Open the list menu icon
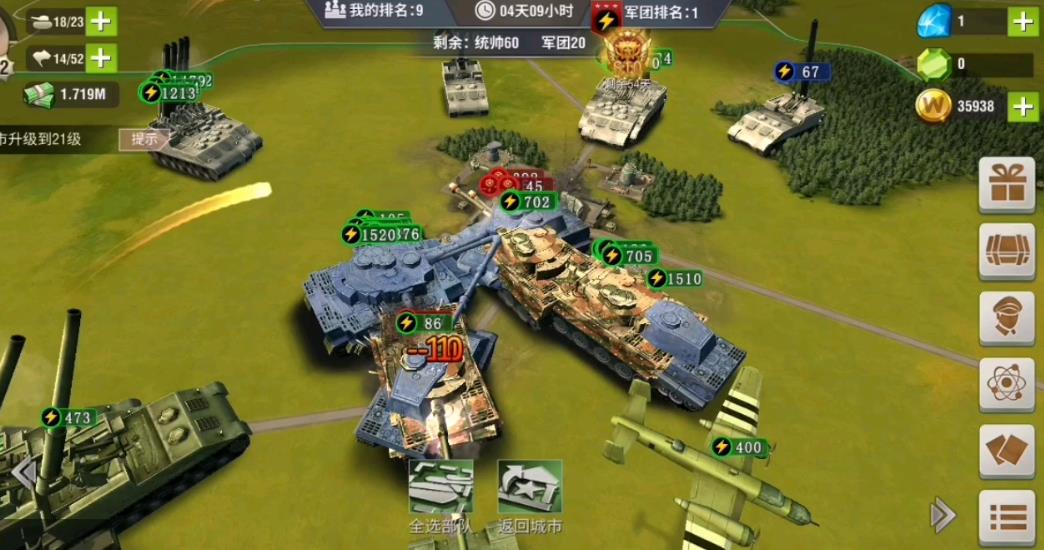 (x=1006, y=516)
